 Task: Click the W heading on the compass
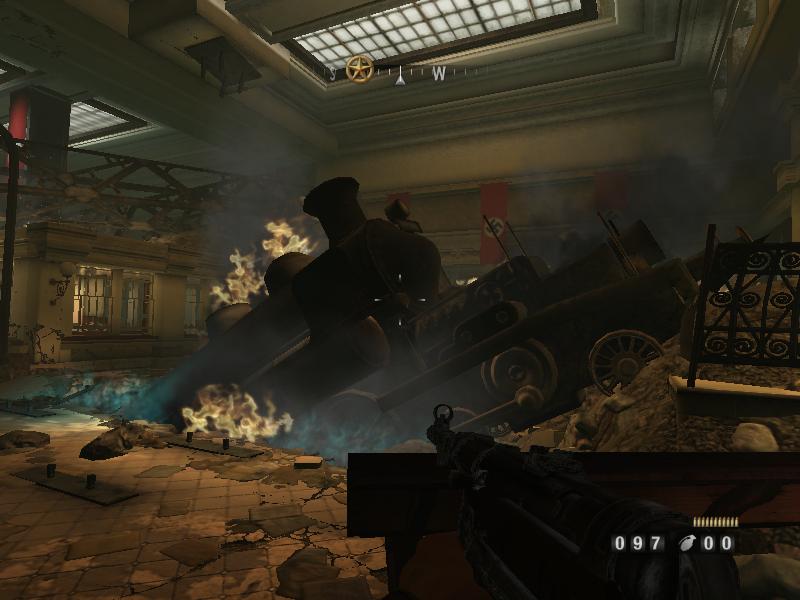point(439,73)
